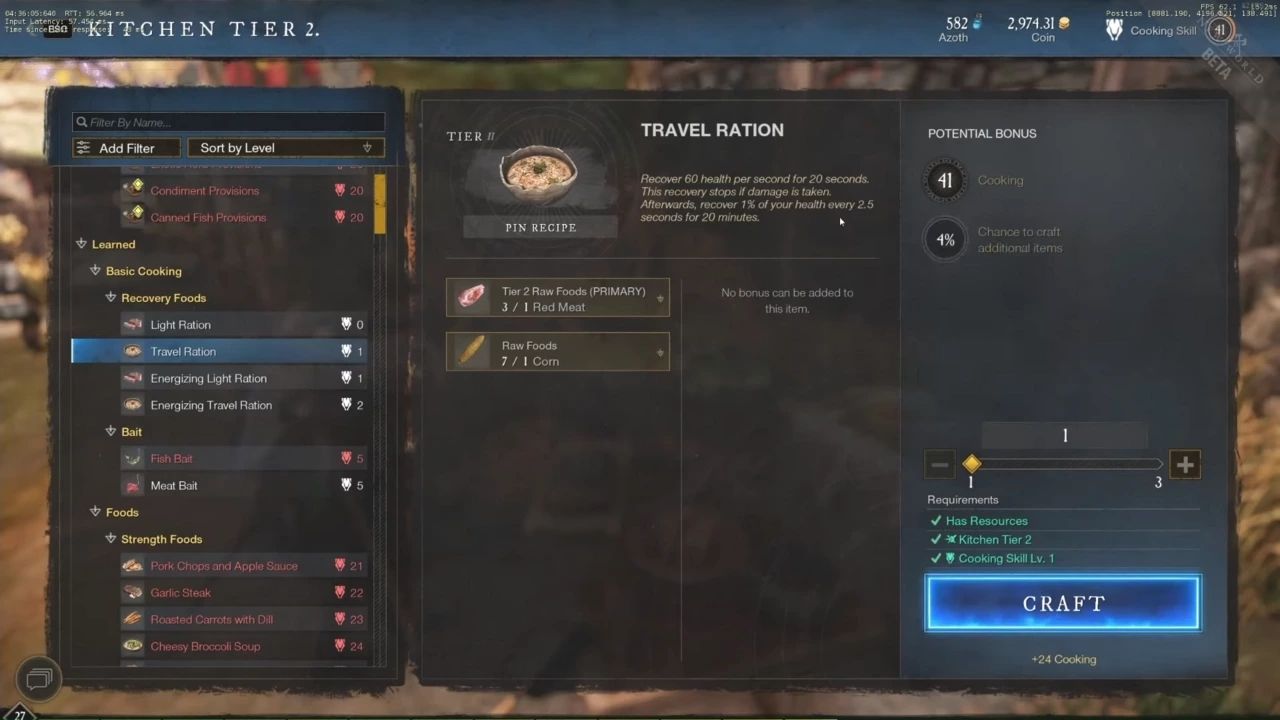Click the Corn ingredient icon
Screen dimensions: 1280x720
pos(470,351)
